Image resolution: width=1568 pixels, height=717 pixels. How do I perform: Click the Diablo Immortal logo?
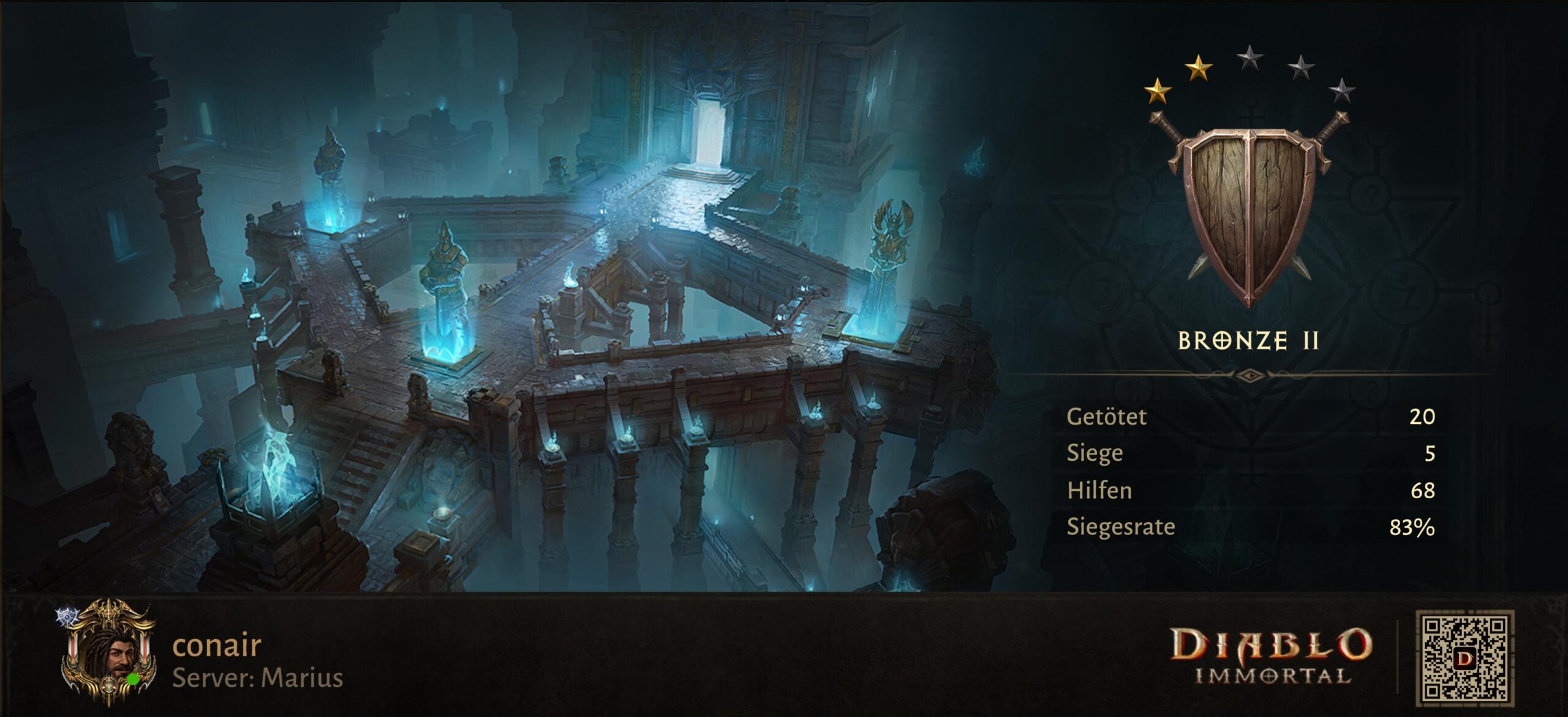[1272, 656]
